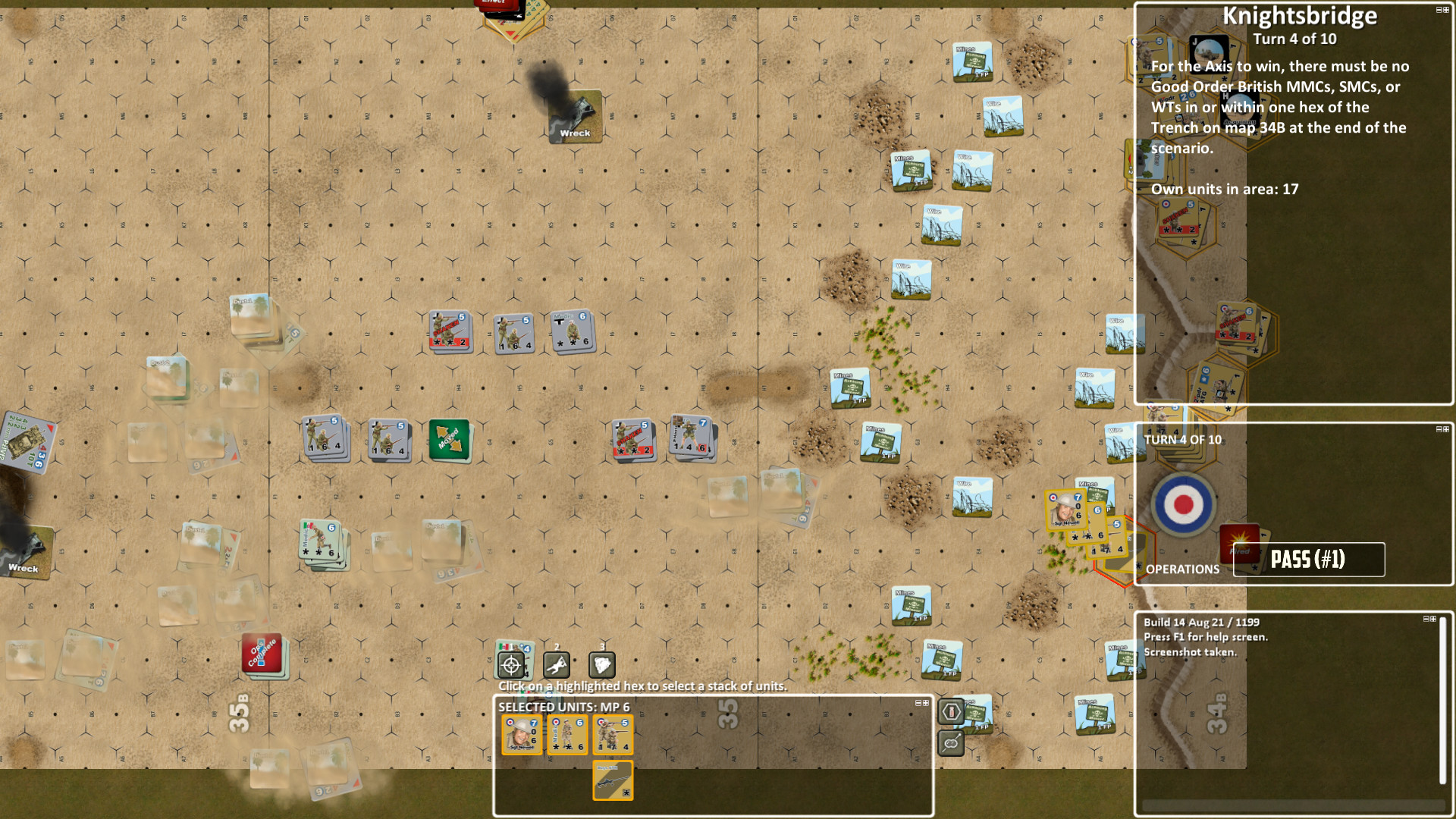1456x819 pixels.
Task: Select the Boys ATR counter in Selected Units
Action: point(612,779)
